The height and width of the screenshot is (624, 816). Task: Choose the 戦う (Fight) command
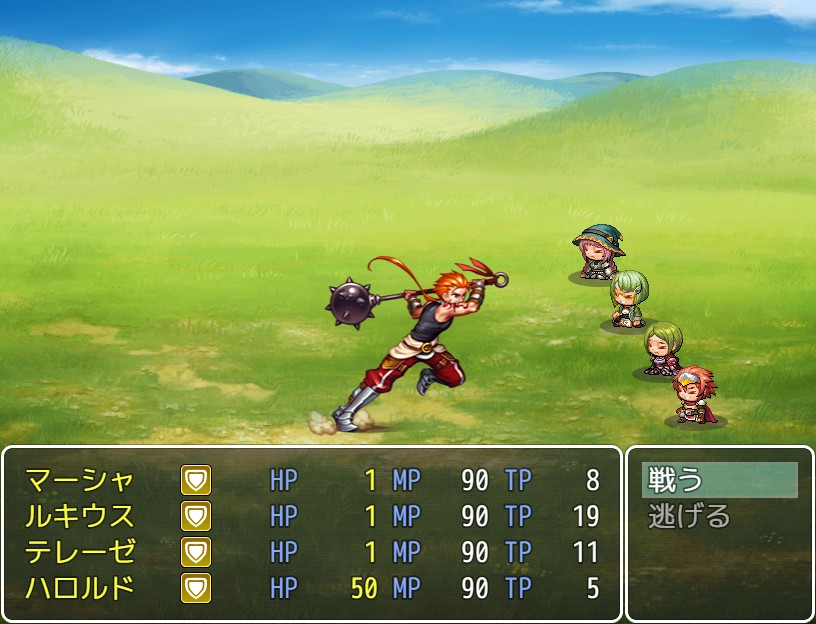(x=718, y=480)
